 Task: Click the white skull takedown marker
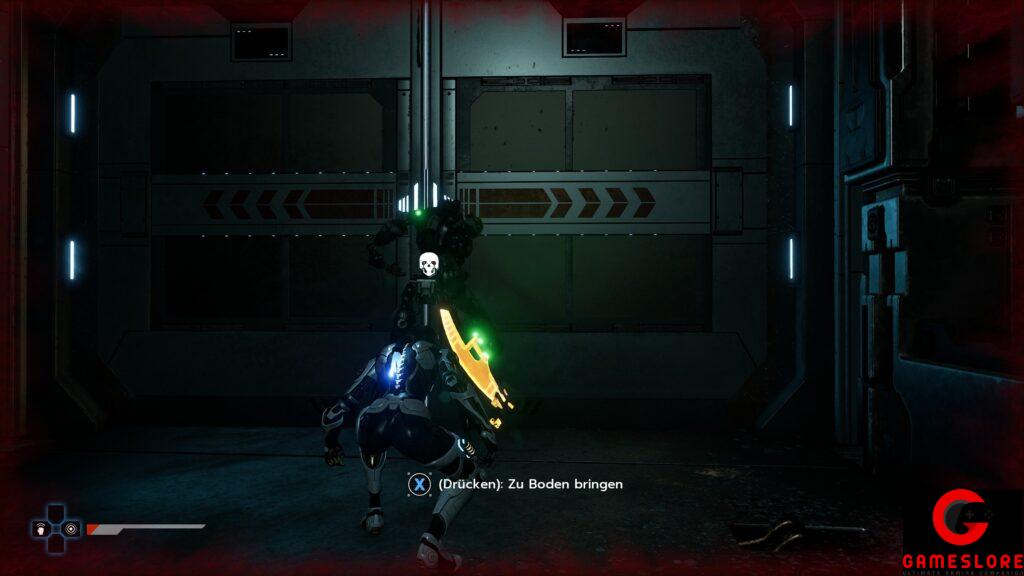pos(428,264)
